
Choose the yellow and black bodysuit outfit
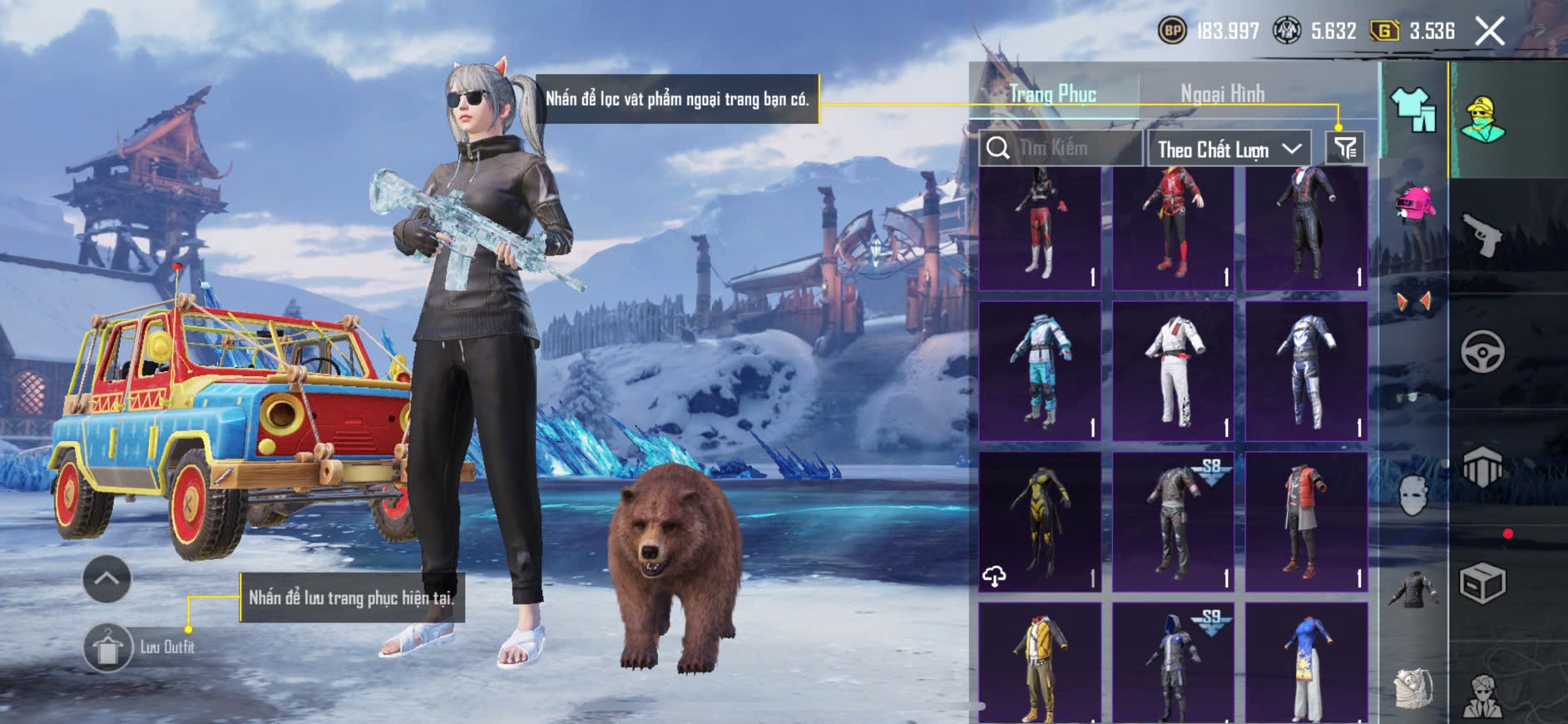[1040, 522]
